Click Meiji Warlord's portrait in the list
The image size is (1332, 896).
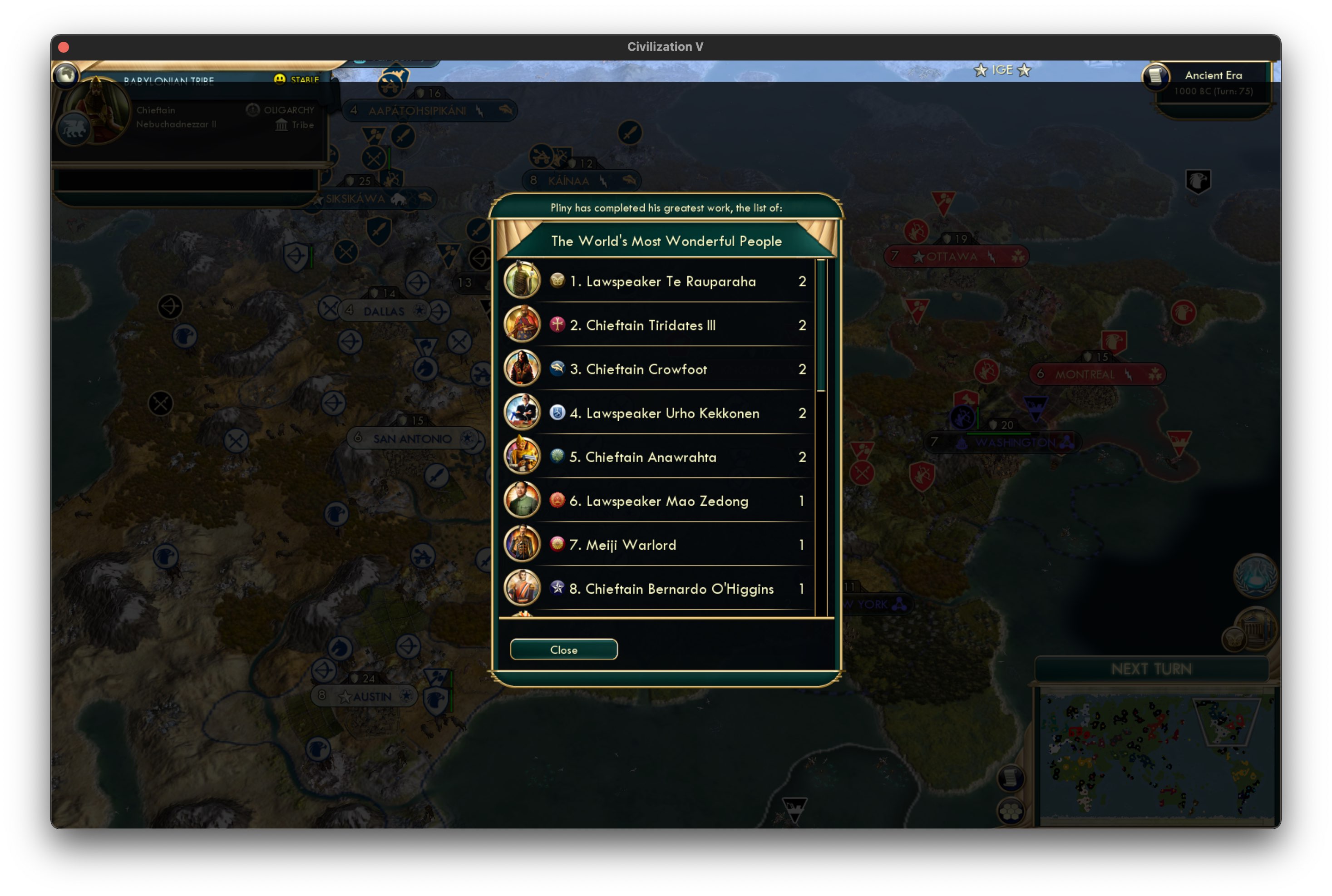pos(522,544)
